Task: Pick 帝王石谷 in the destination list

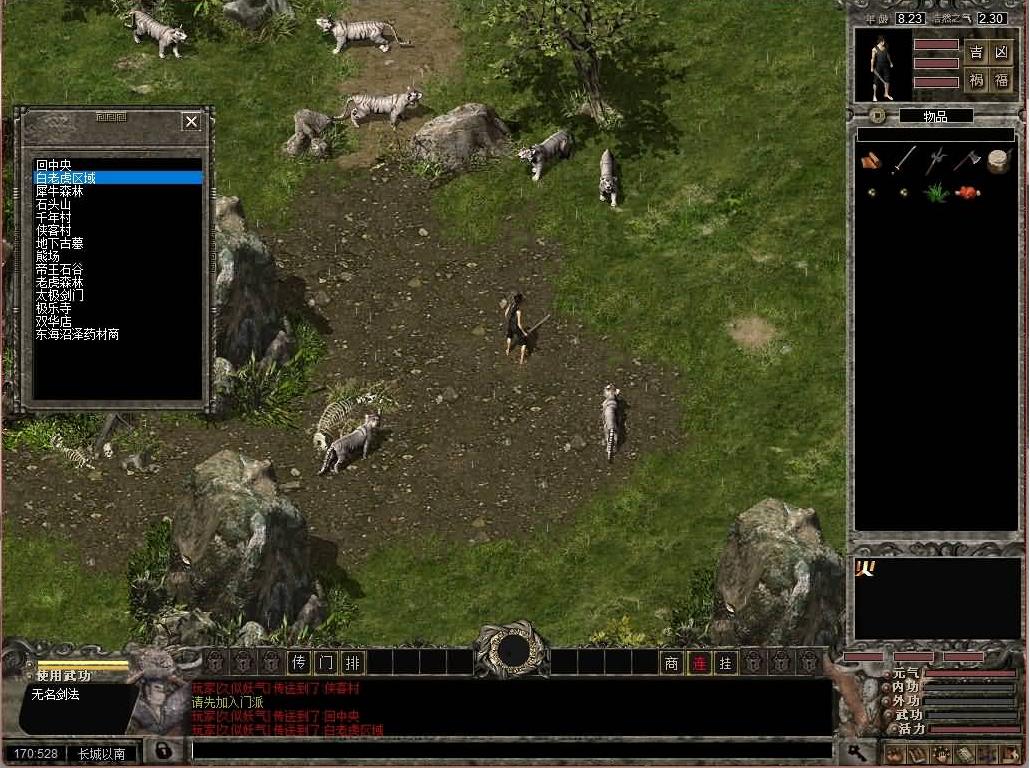Action: [x=60, y=270]
